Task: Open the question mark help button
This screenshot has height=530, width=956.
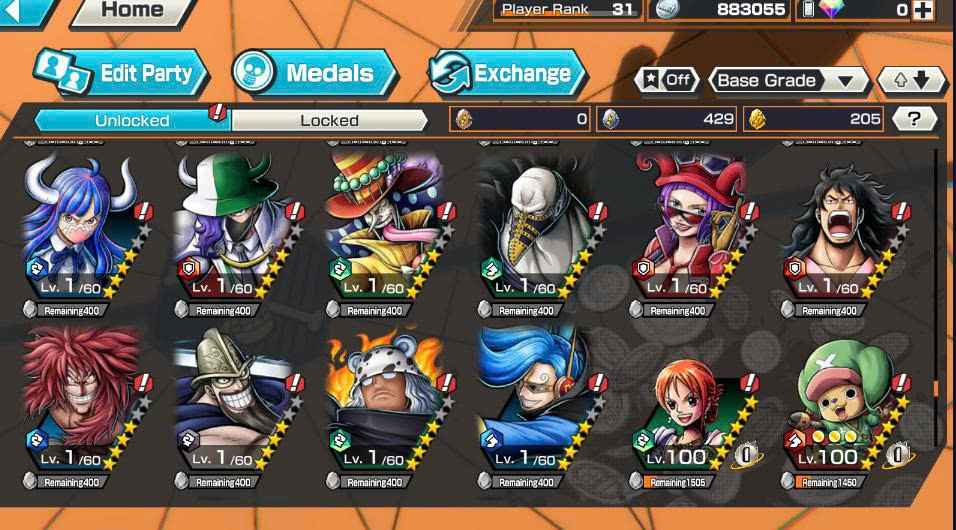Action: pyautogui.click(x=913, y=119)
